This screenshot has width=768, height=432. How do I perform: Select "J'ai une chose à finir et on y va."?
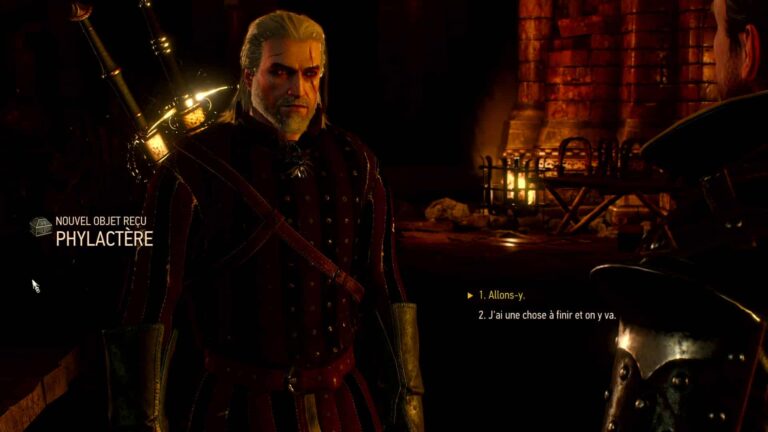point(546,315)
